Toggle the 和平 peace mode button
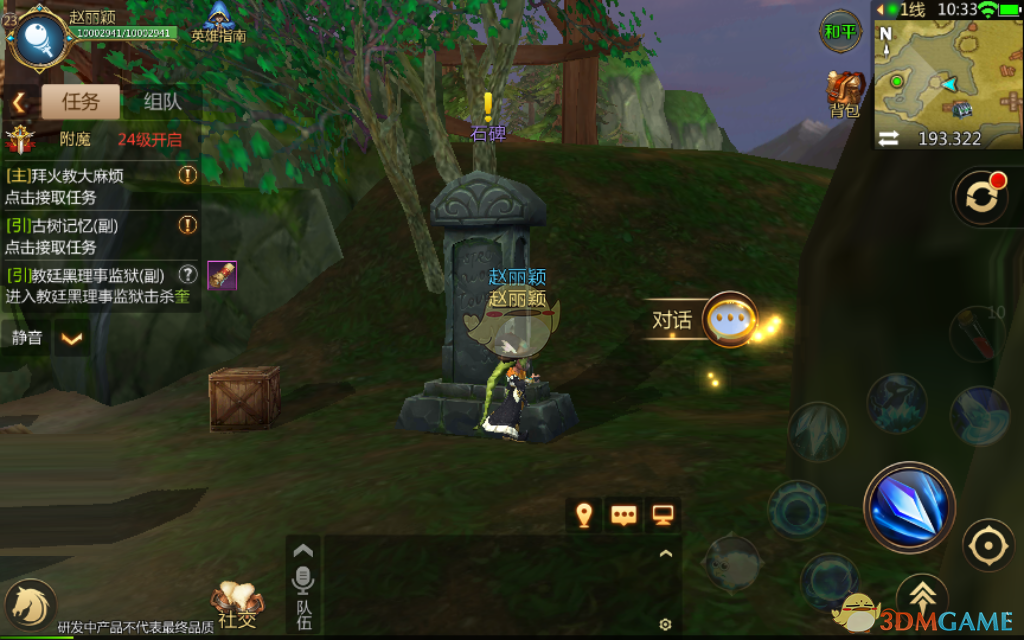The width and height of the screenshot is (1024, 640). [x=840, y=31]
